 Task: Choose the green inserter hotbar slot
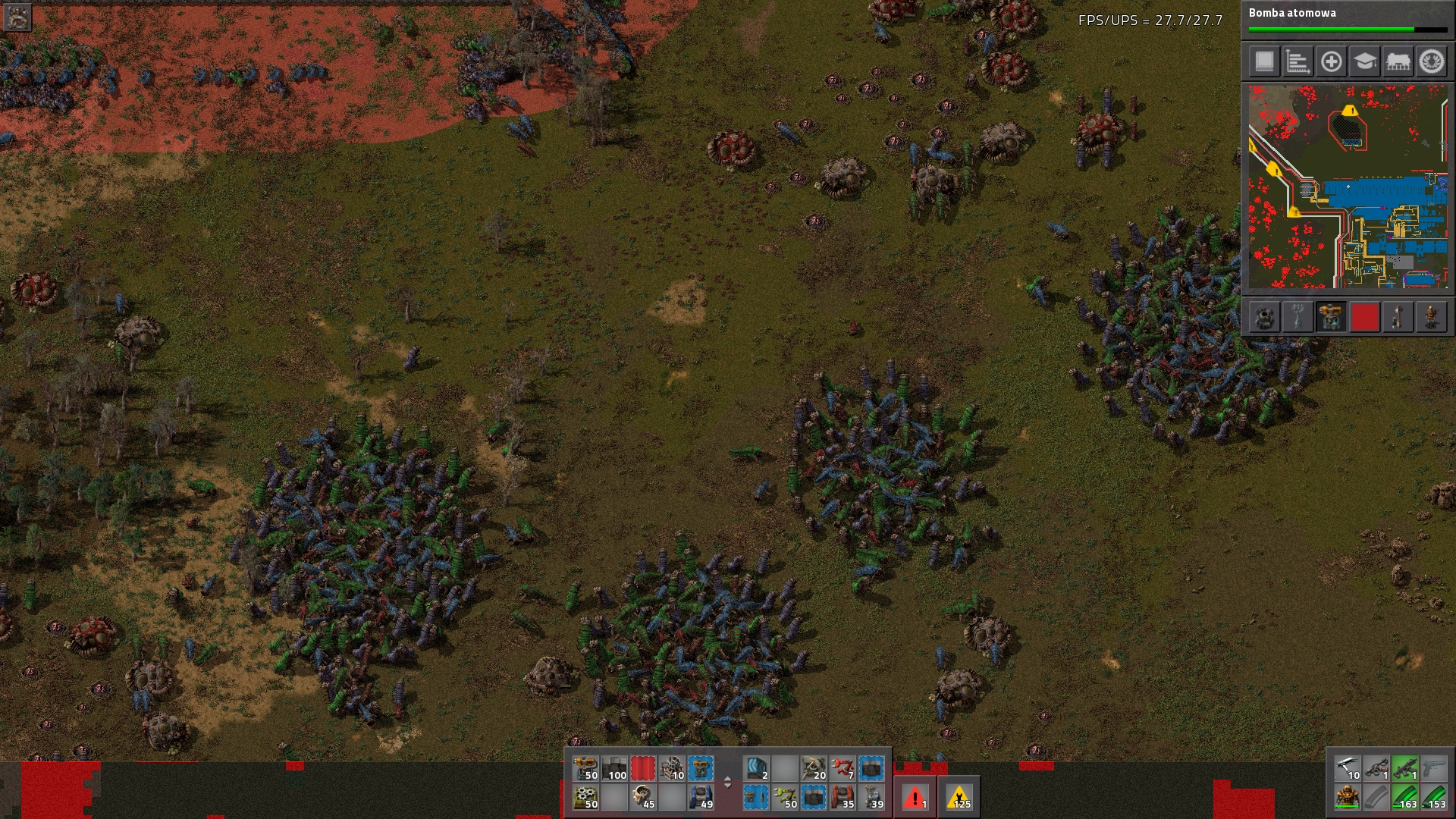(x=784, y=797)
